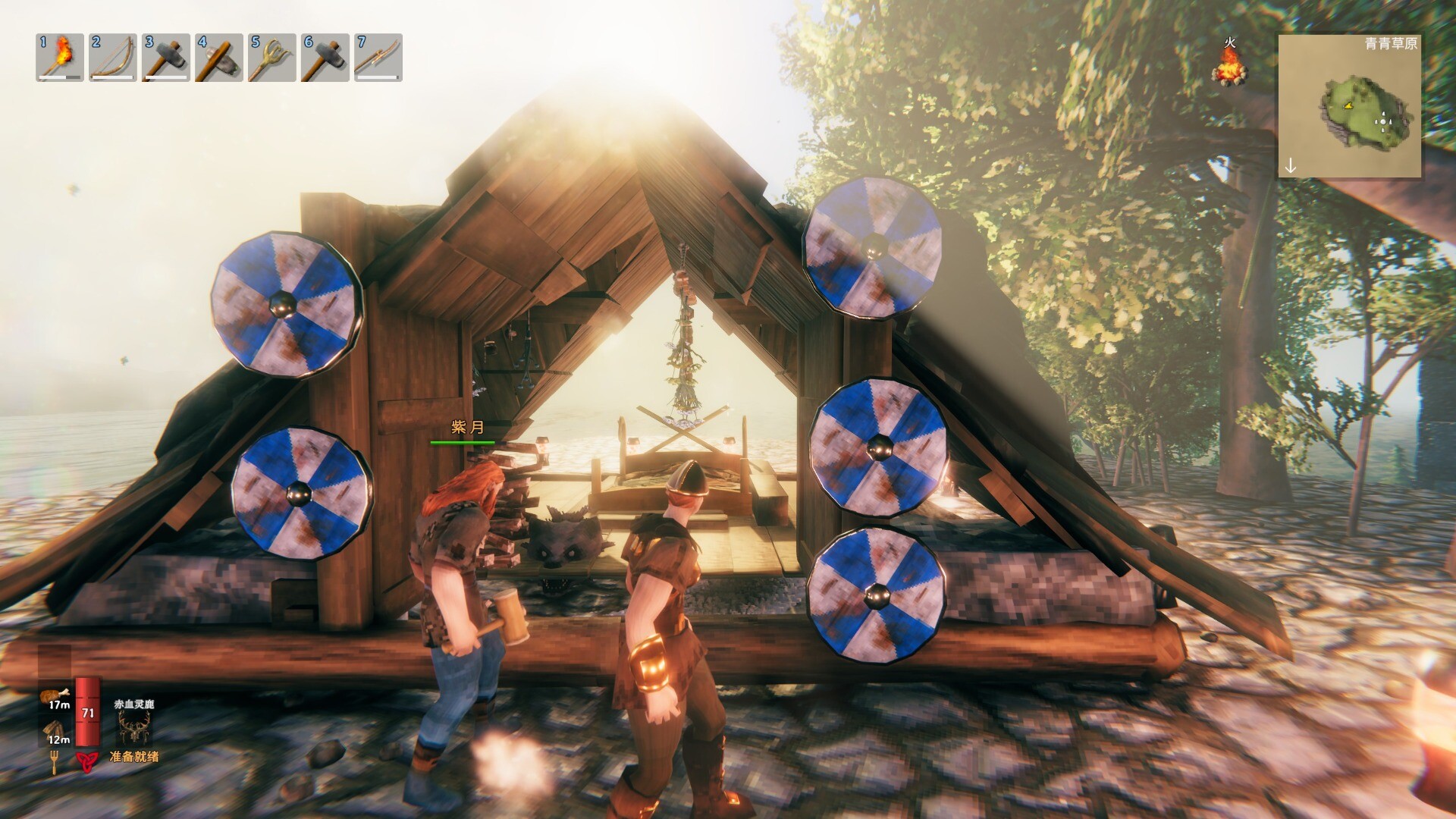Select the atgeir polearm in slot 7
This screenshot has width=1456, height=819.
(x=378, y=57)
